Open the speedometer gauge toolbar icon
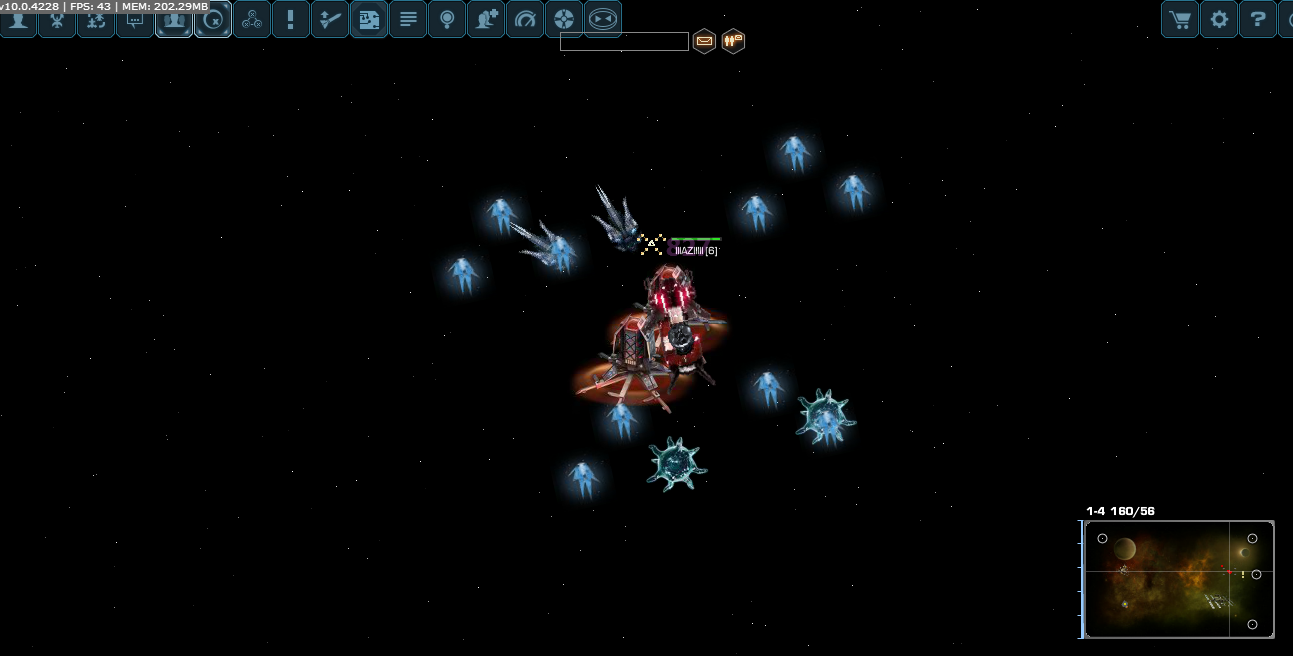Screen dimensions: 1293x656 525,19
